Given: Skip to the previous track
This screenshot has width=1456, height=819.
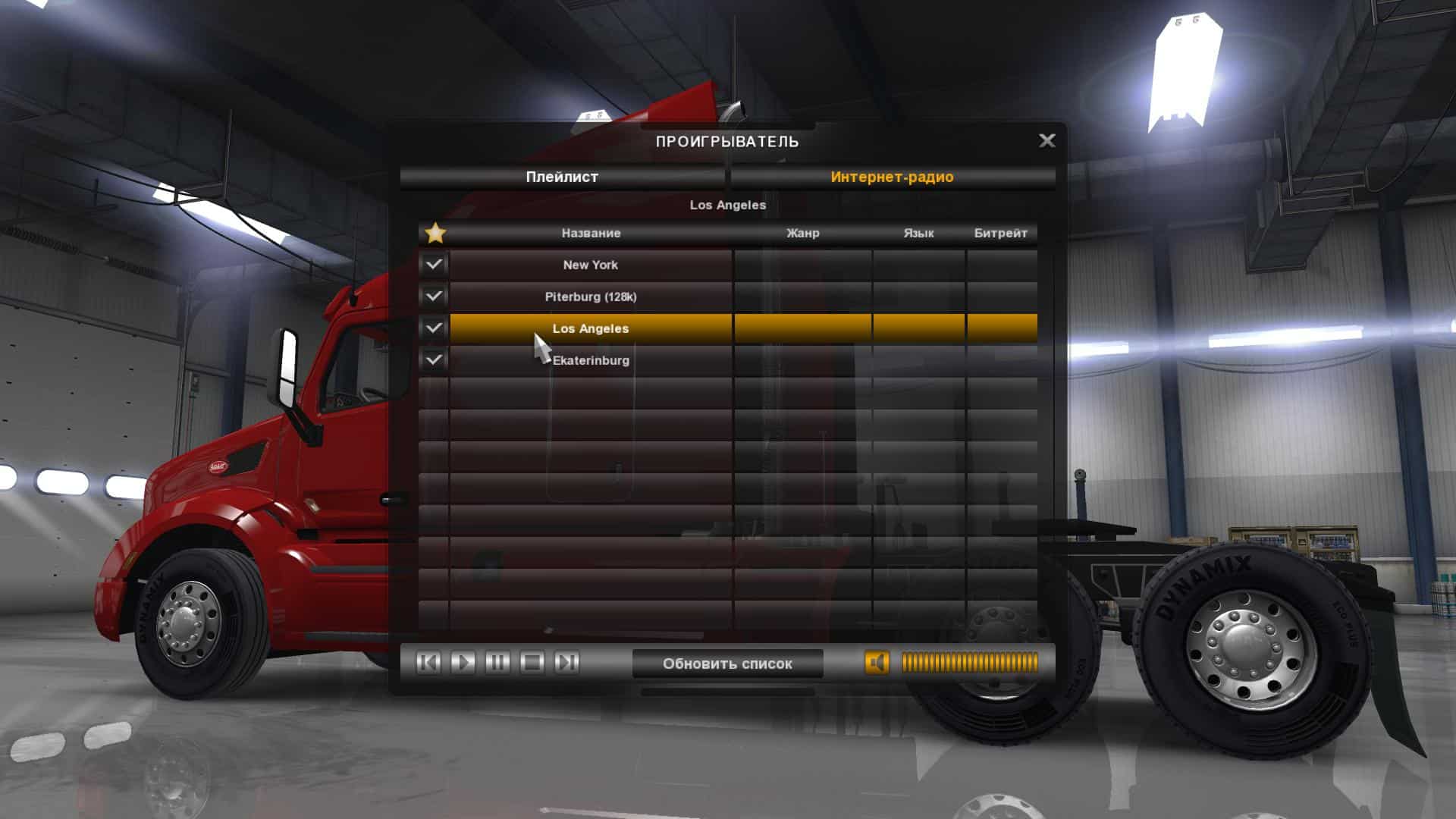Looking at the screenshot, I should (x=428, y=663).
